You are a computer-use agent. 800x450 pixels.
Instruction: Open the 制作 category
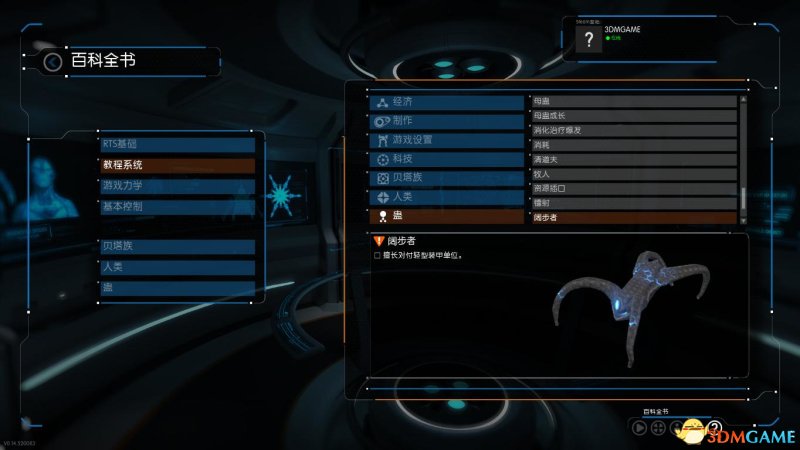click(x=446, y=121)
